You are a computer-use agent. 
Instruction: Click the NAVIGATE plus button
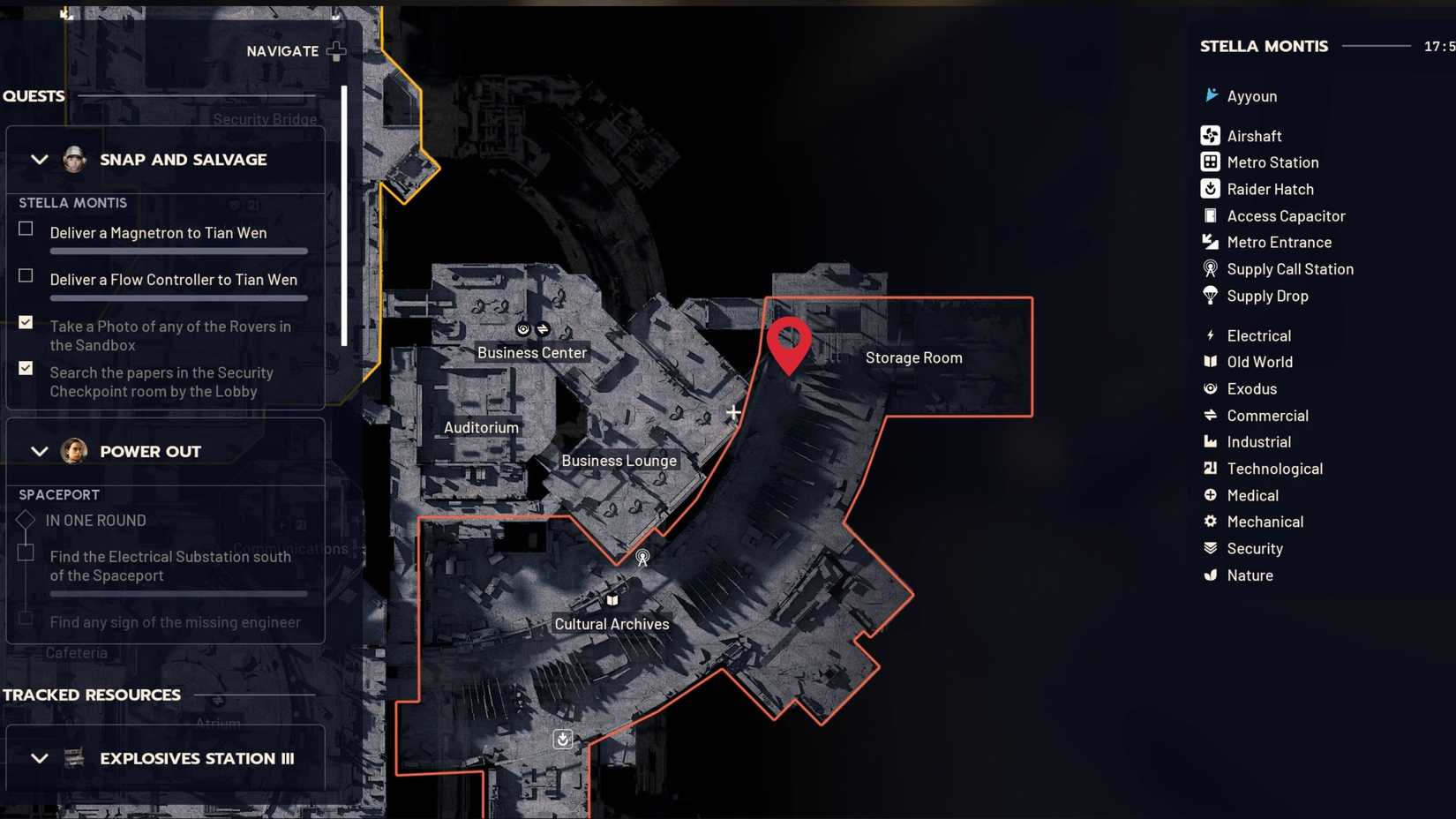pyautogui.click(x=336, y=51)
